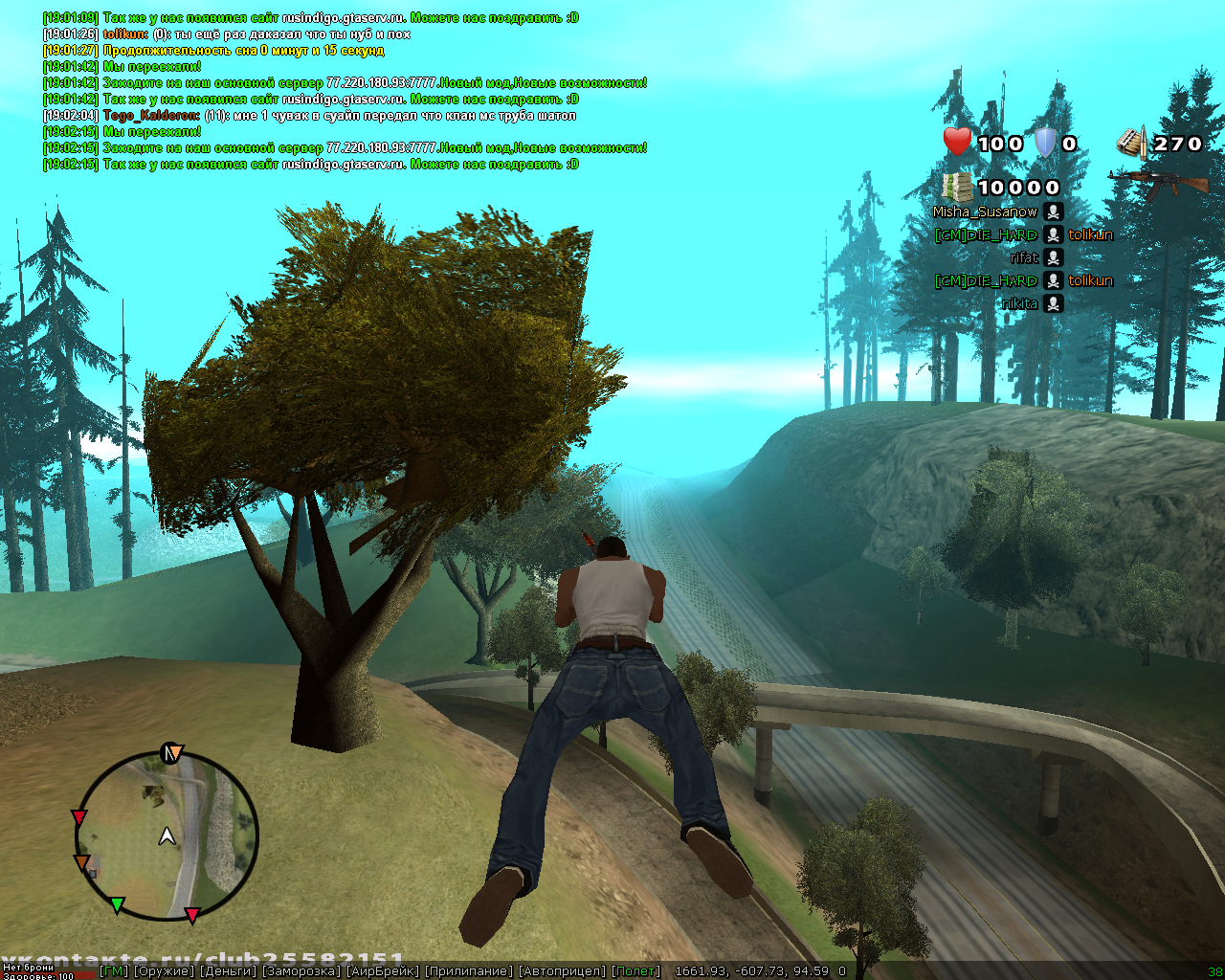The width and height of the screenshot is (1225, 980).
Task: Toggle the Заморозка option
Action: point(301,971)
